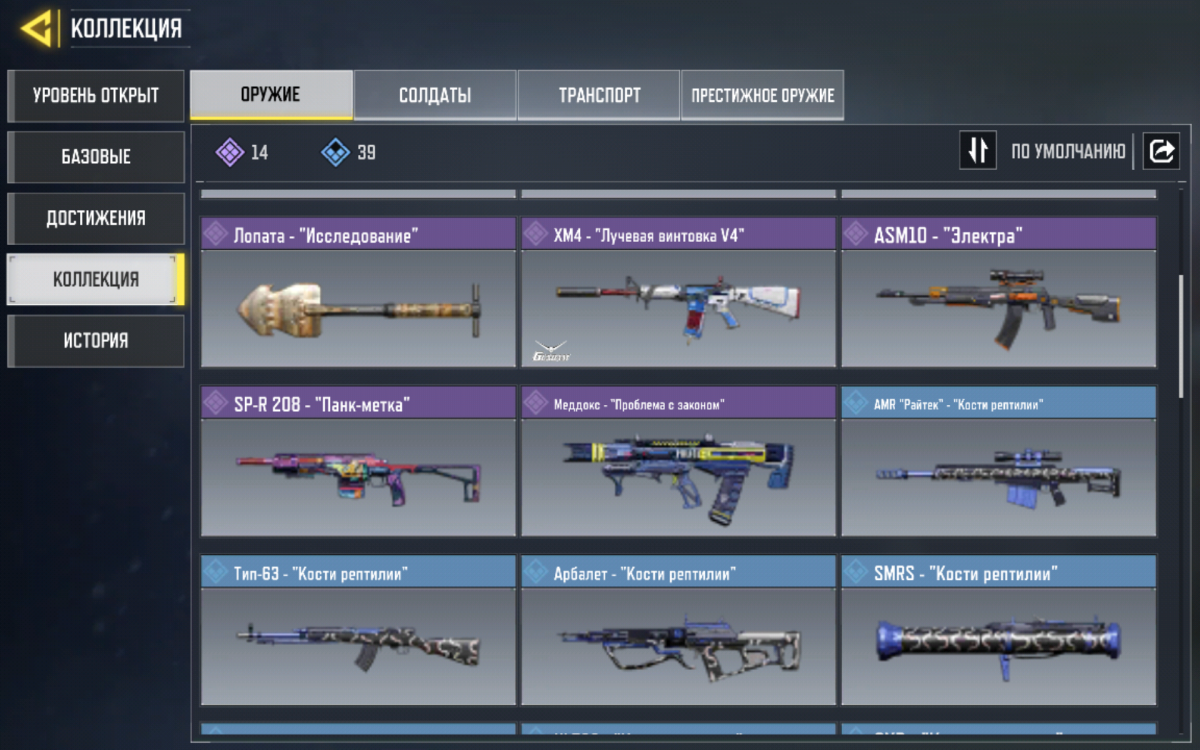
Task: Open the SP-R 208 "Панк-метка" card
Action: pos(358,462)
